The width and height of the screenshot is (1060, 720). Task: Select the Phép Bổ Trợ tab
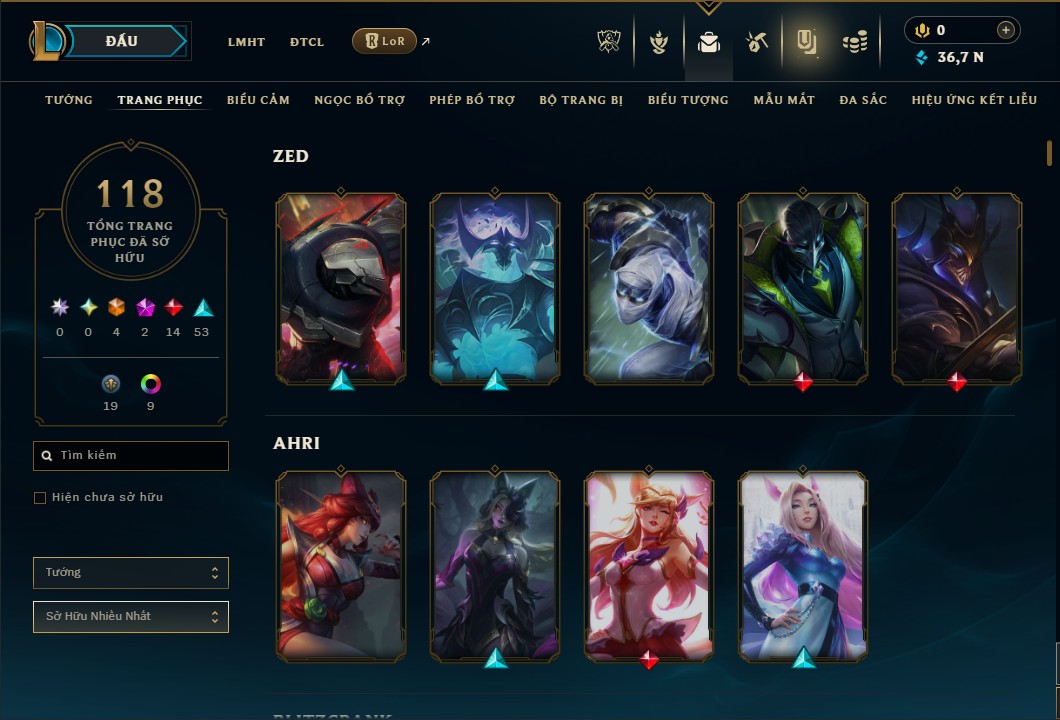click(472, 100)
